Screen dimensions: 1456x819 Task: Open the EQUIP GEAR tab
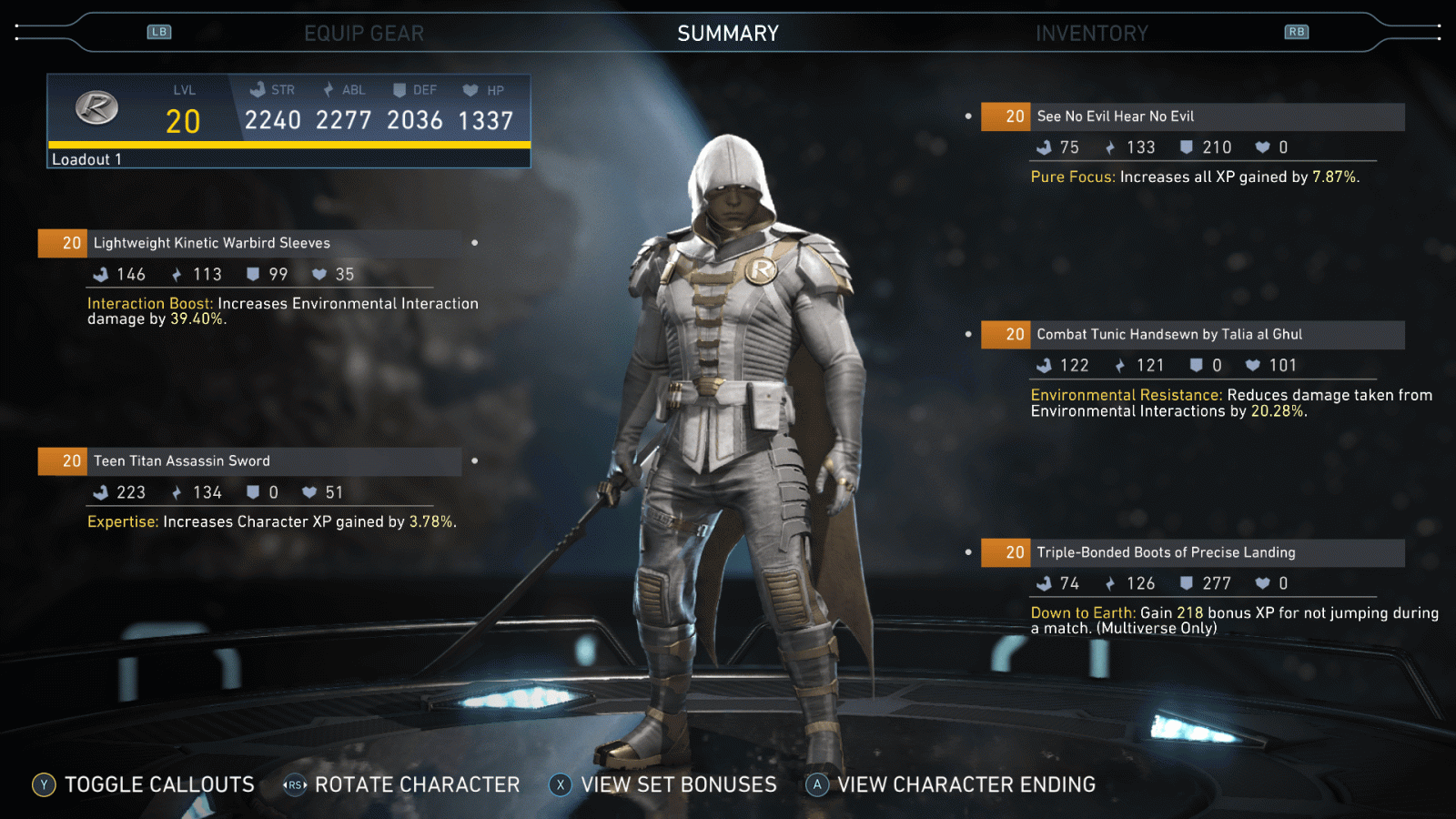coord(366,33)
